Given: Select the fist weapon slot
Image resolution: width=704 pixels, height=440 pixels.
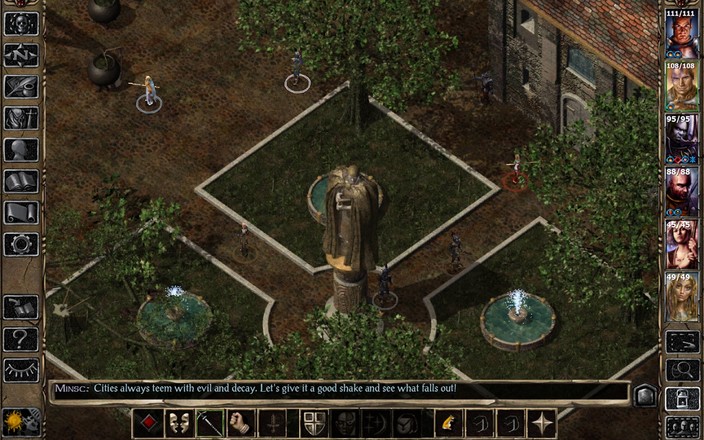Looking at the screenshot, I should (x=240, y=423).
